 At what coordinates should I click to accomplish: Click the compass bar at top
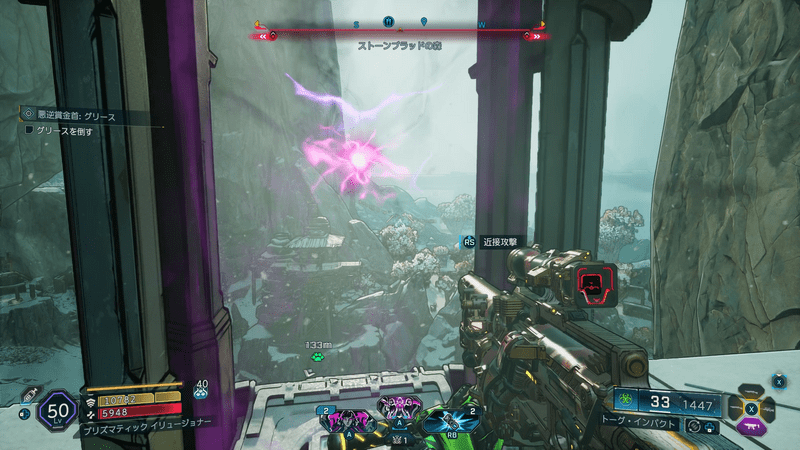point(400,27)
